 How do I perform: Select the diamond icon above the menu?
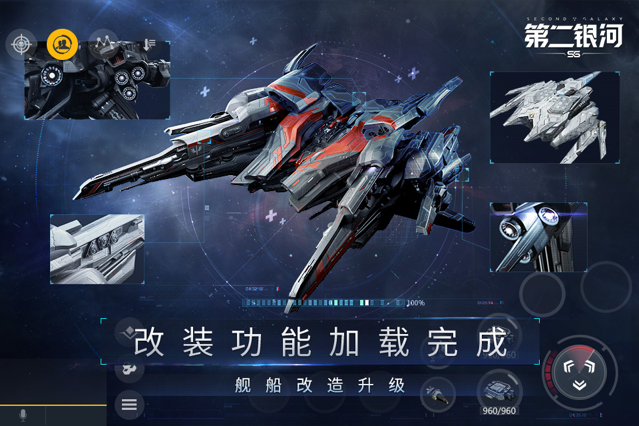point(129,331)
